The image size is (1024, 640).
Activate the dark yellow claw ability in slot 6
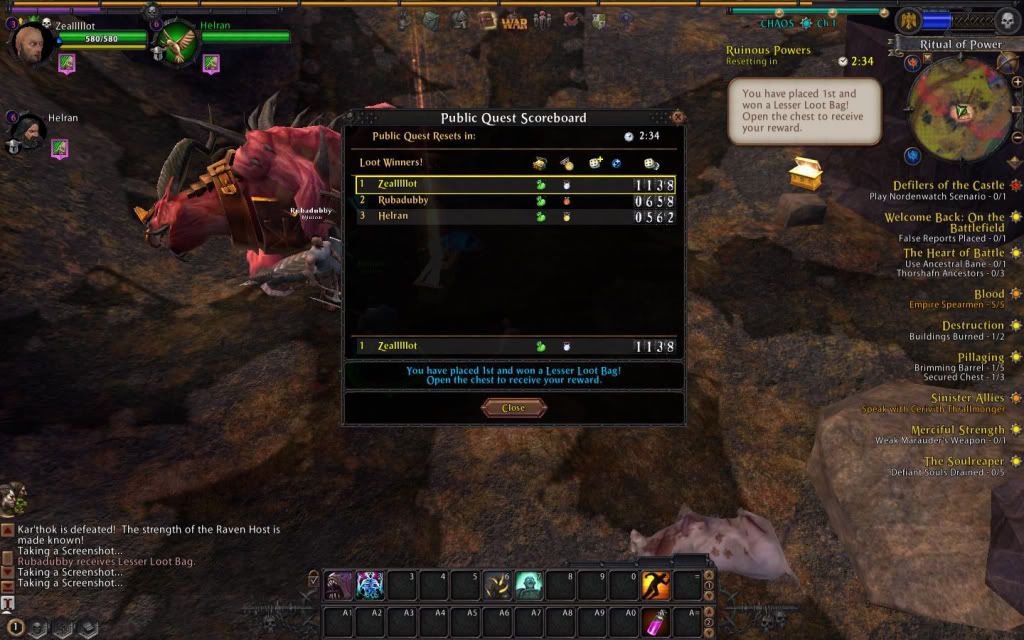point(497,585)
